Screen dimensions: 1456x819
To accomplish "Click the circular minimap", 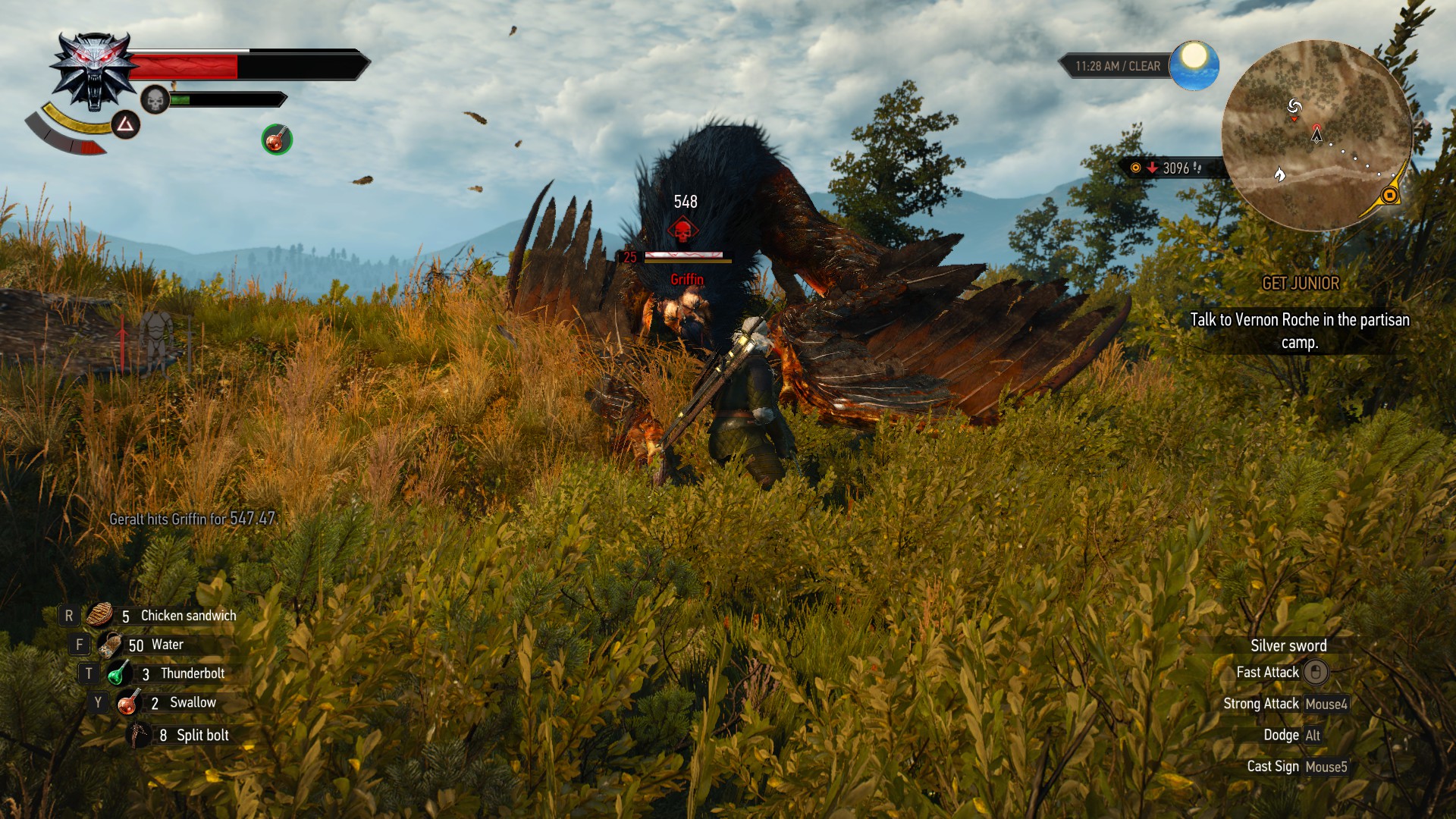I will 1316,136.
